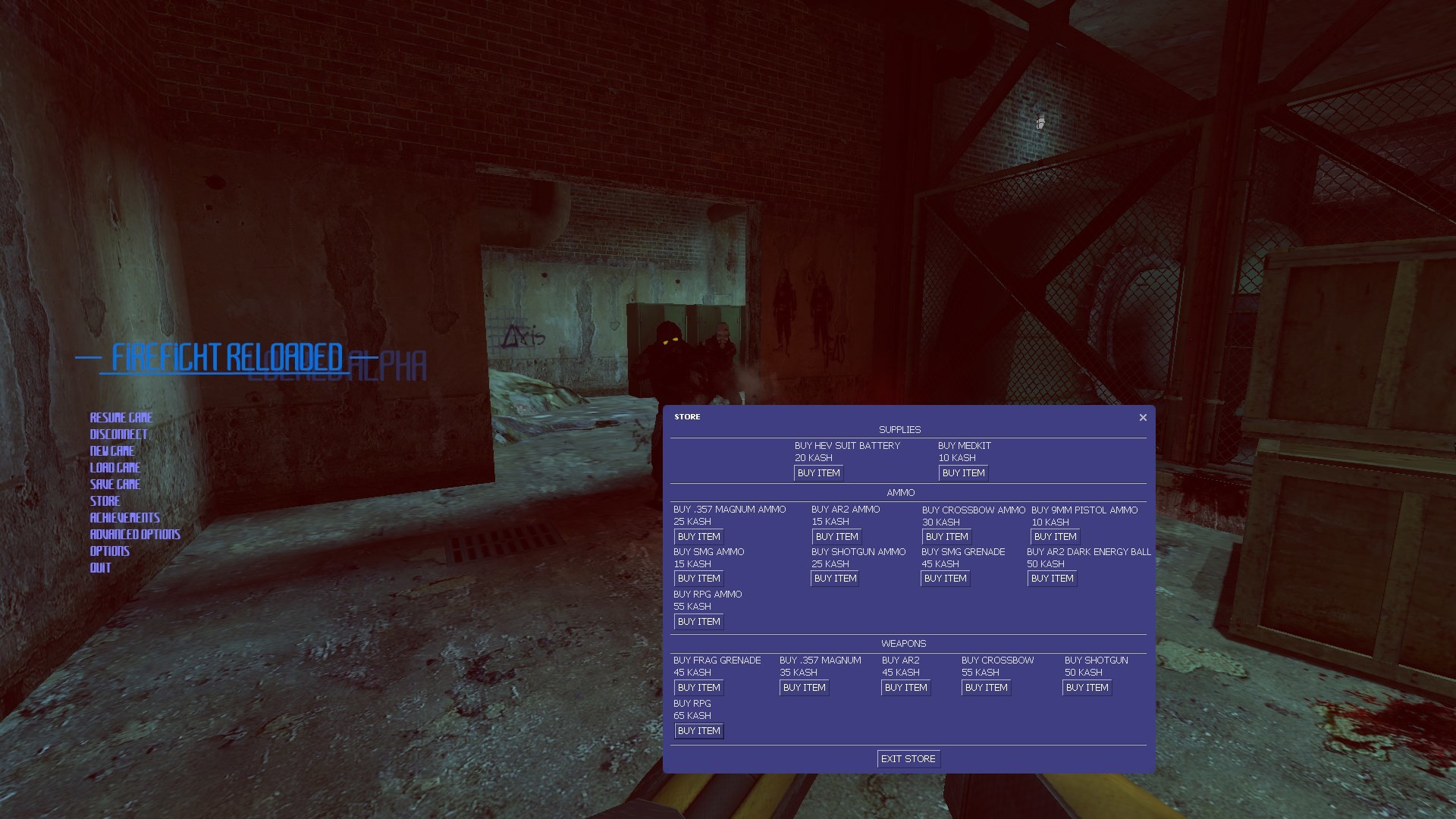1456x819 pixels.
Task: Buy an SMG Grenade
Action: pos(945,578)
